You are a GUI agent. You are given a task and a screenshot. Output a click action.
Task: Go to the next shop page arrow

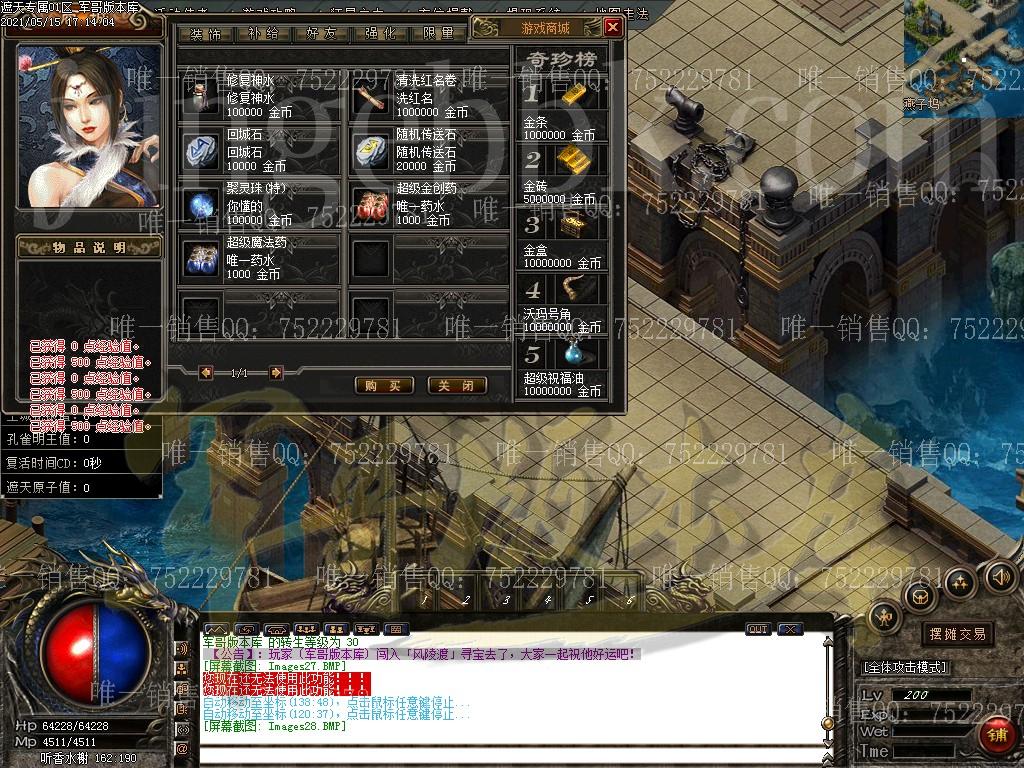(x=276, y=373)
